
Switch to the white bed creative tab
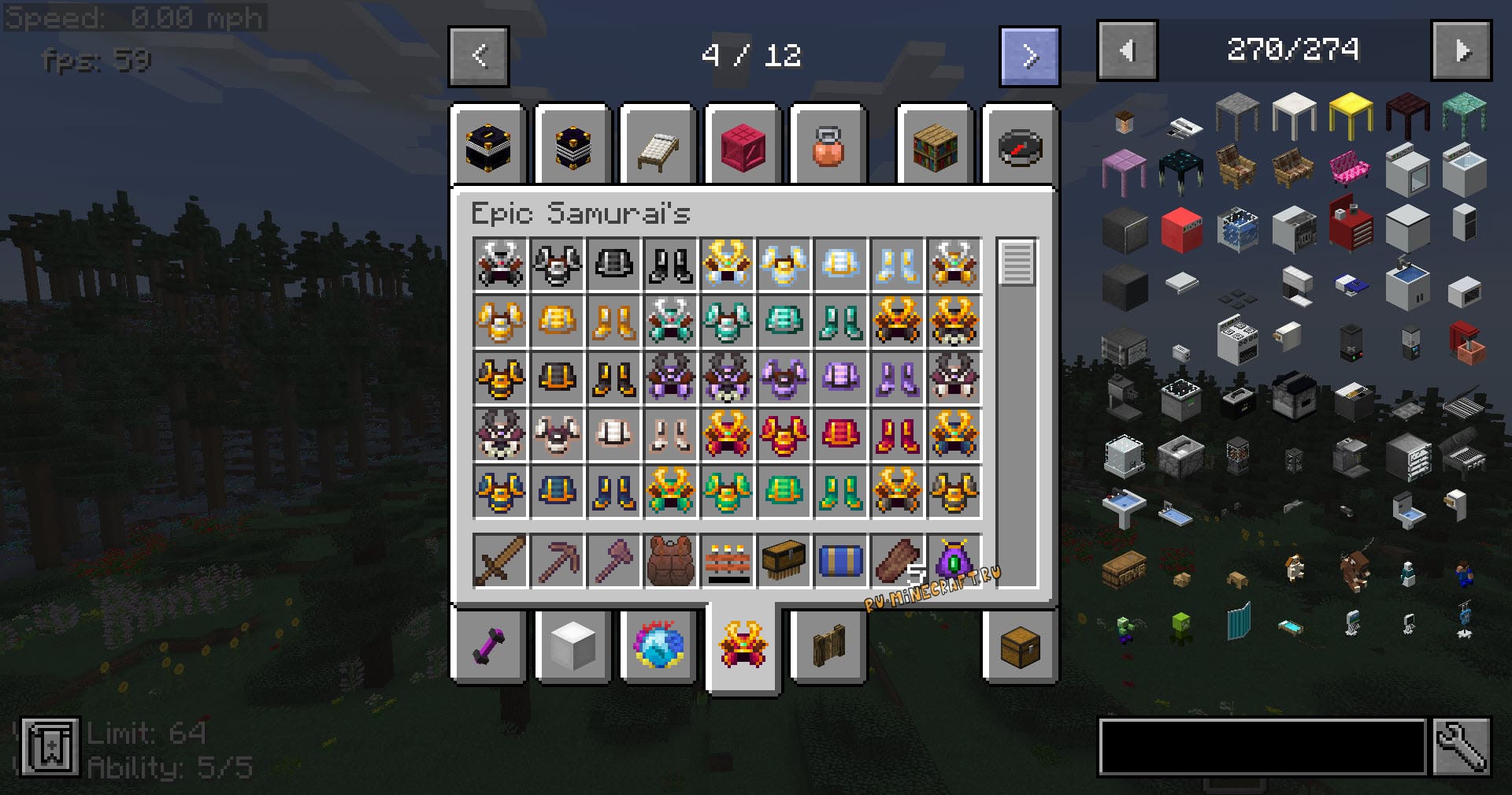click(x=658, y=148)
